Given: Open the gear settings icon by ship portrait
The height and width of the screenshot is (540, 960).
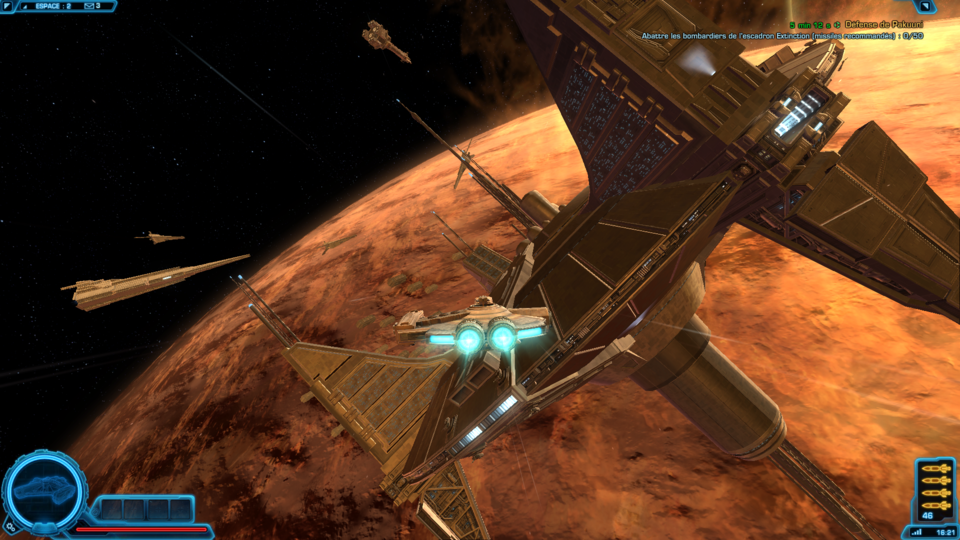Looking at the screenshot, I should [9, 524].
